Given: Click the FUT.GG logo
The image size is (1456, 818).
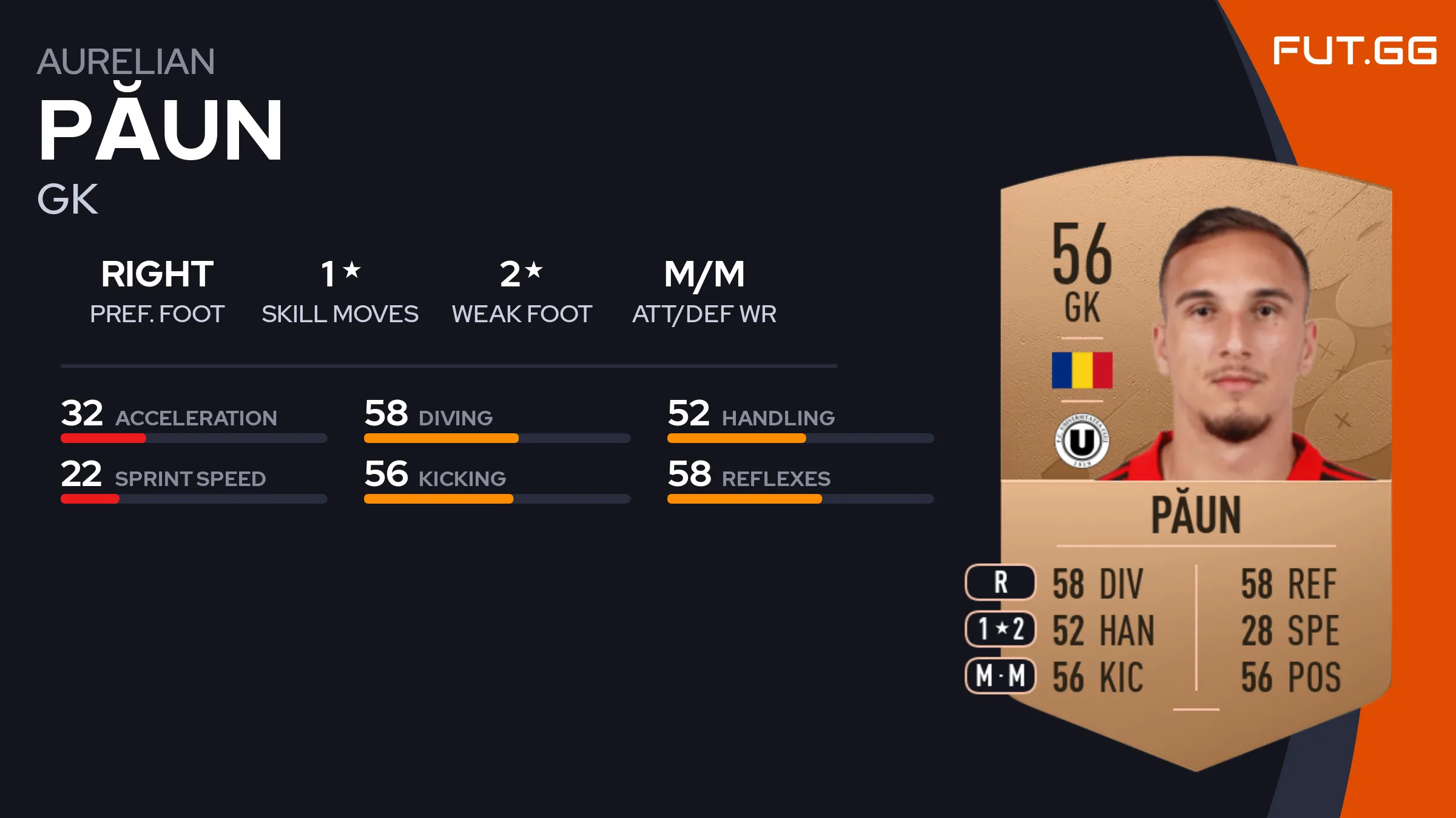Looking at the screenshot, I should (x=1354, y=51).
